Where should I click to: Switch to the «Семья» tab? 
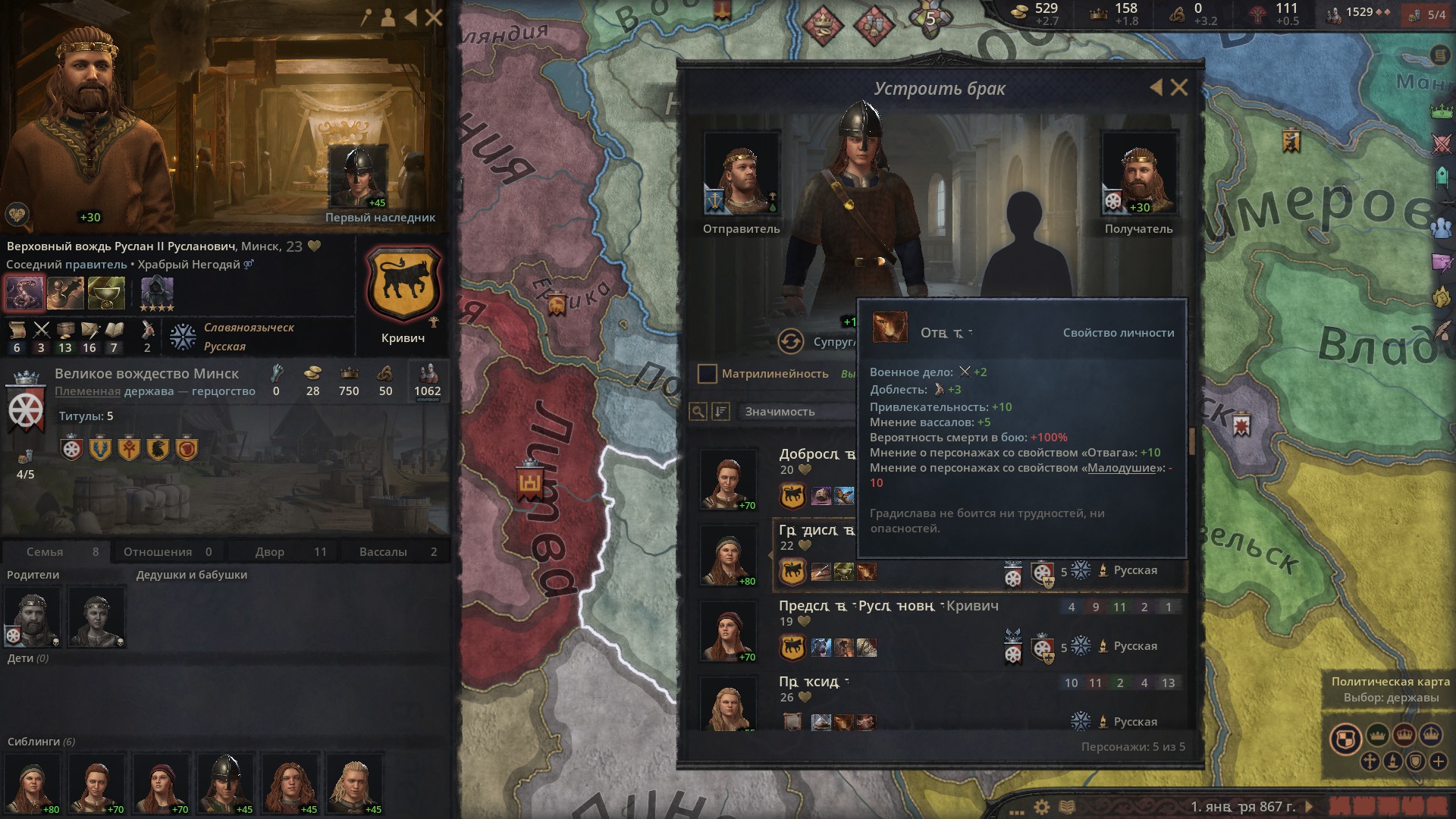coord(56,552)
